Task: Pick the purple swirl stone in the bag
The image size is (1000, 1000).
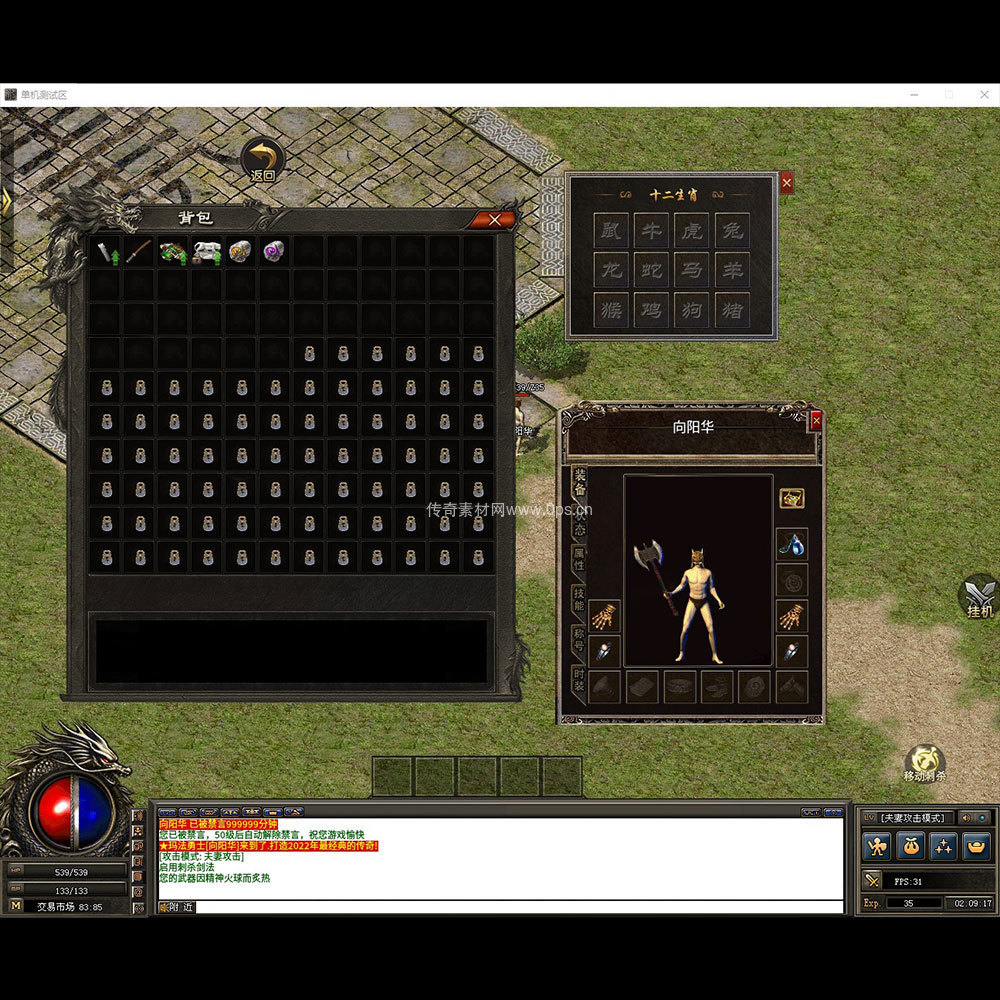Action: click(x=274, y=251)
